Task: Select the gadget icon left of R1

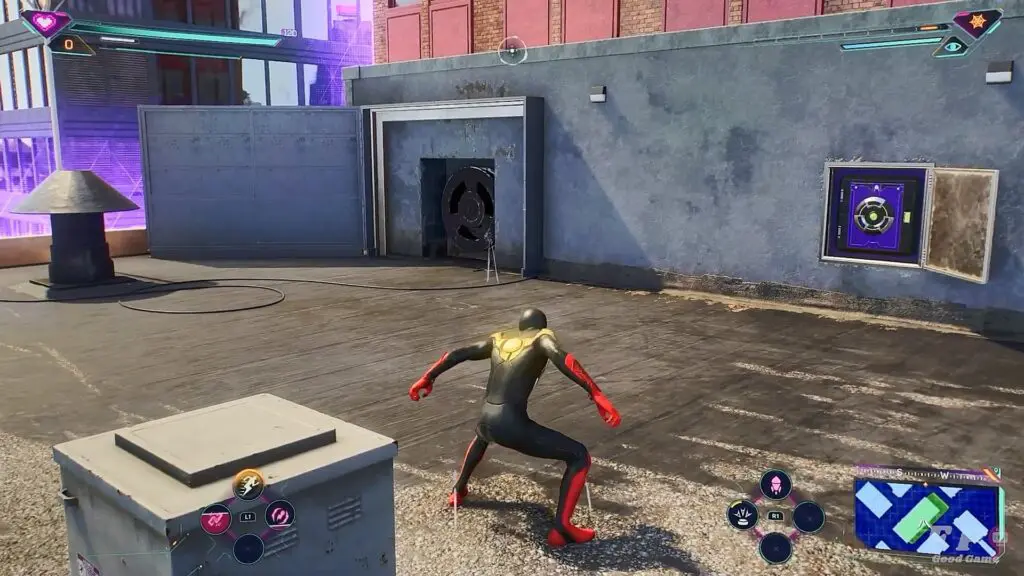Action: click(x=742, y=516)
